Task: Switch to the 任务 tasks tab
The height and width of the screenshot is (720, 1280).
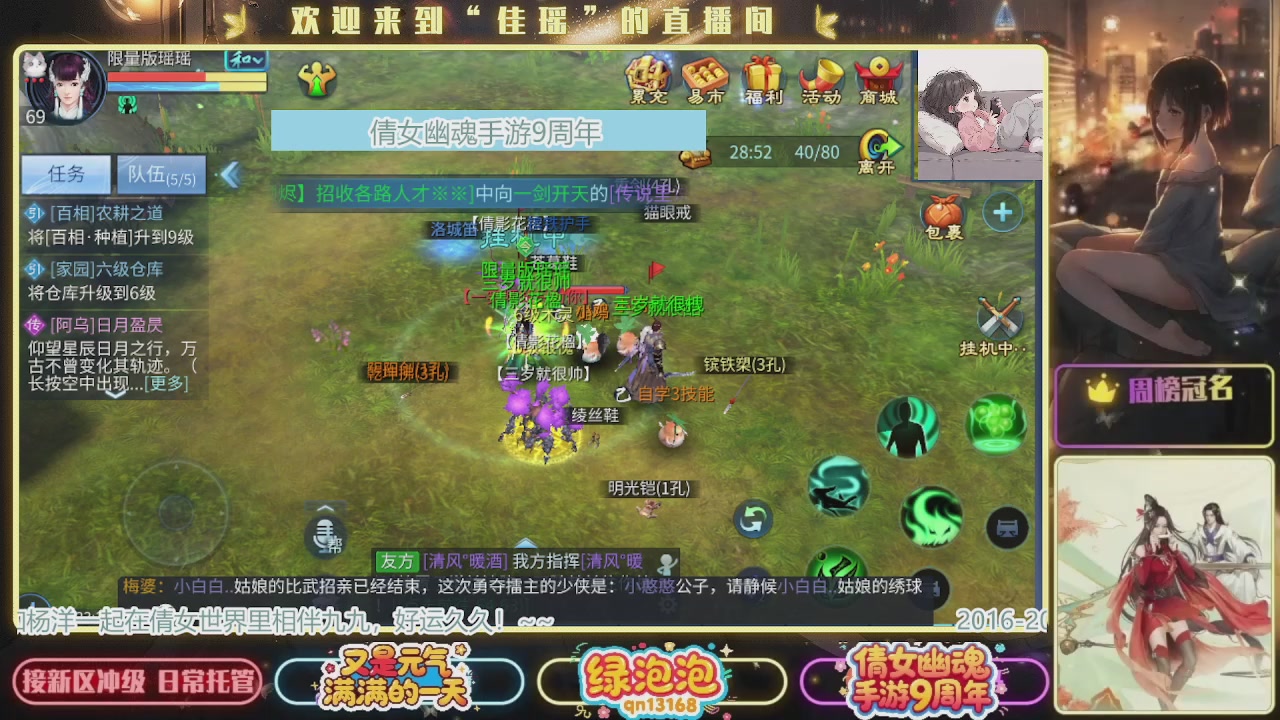Action: 64,174
